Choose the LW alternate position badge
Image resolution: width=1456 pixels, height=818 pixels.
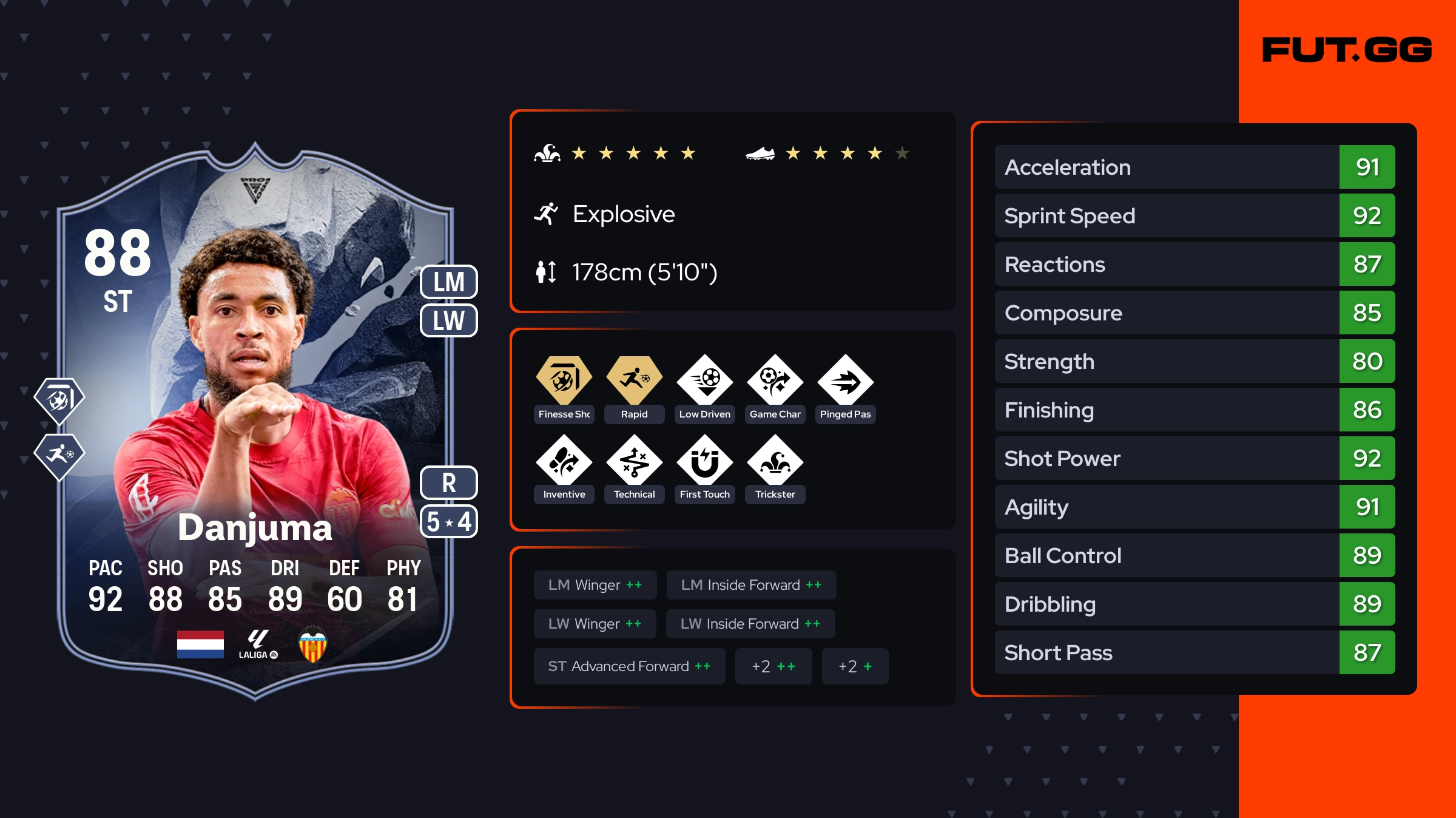pos(449,320)
